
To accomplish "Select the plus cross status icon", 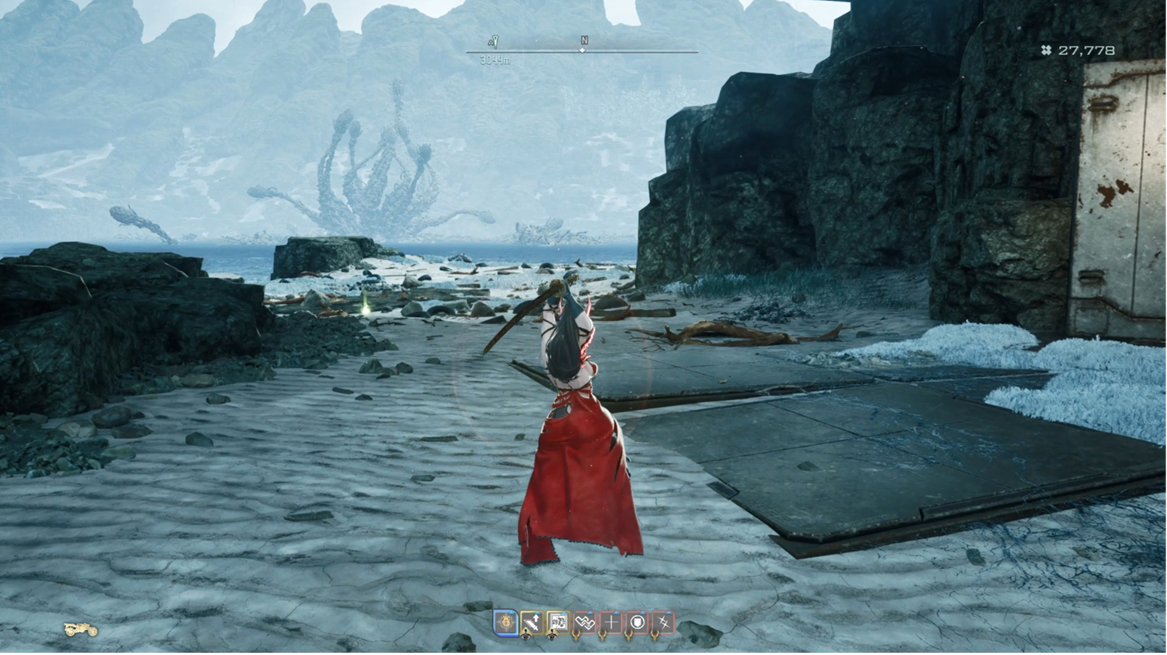I will click(610, 623).
